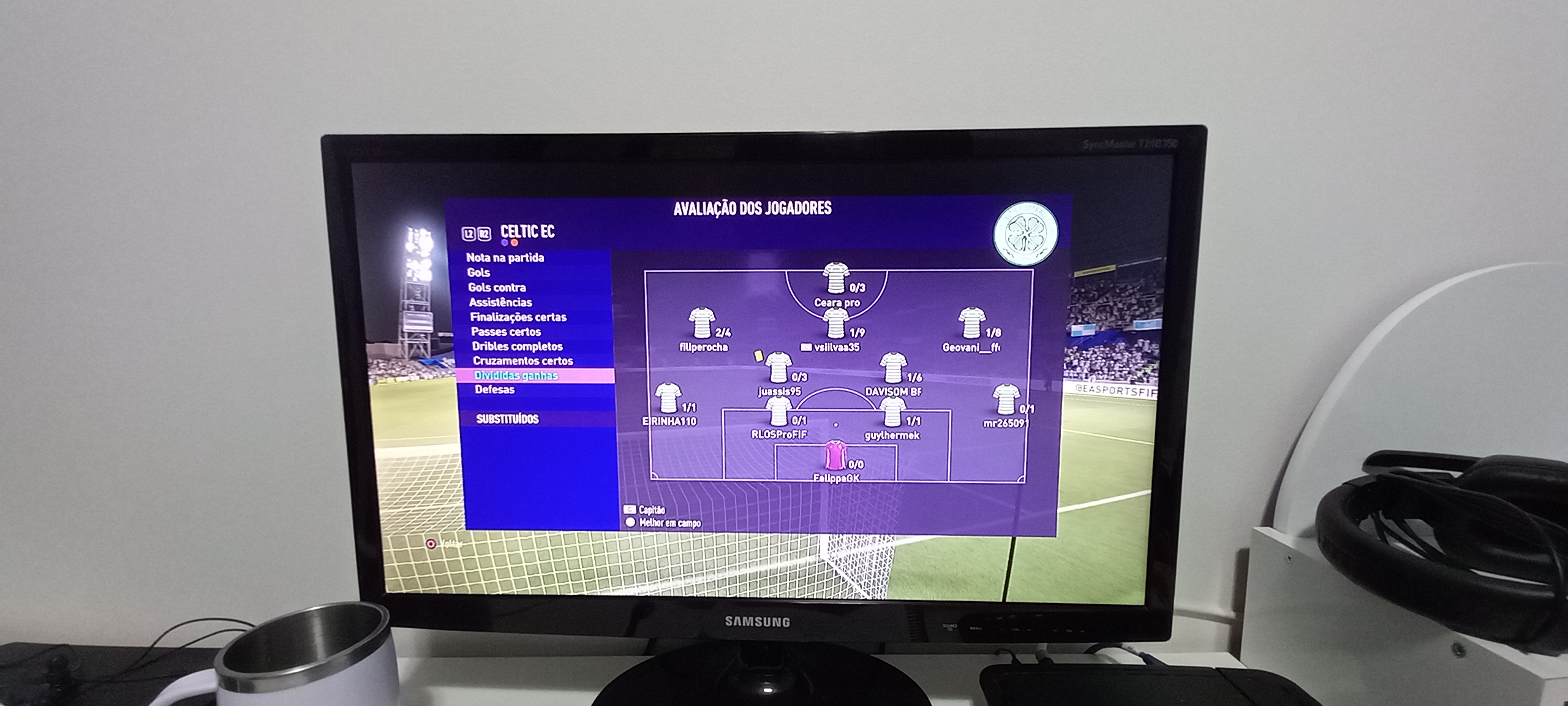Choose the Defesas stat entry
Image resolution: width=1568 pixels, height=706 pixels.
pyautogui.click(x=495, y=390)
